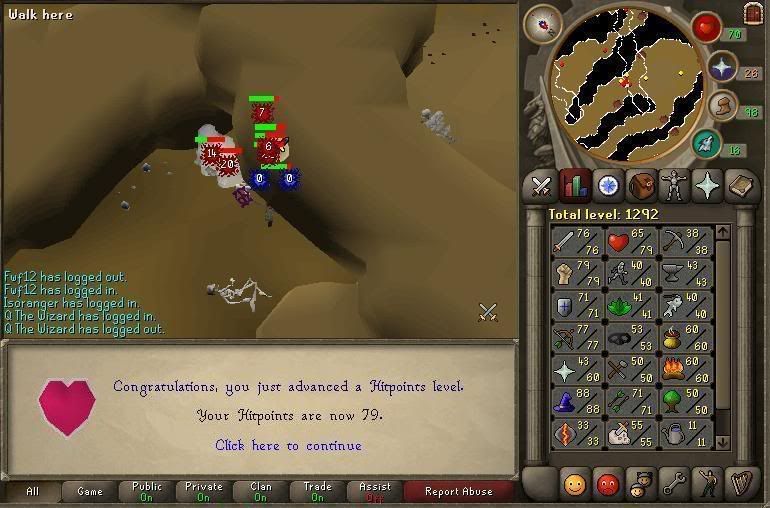Show the Prayer star tab
770x508 pixels.
[x=708, y=185]
